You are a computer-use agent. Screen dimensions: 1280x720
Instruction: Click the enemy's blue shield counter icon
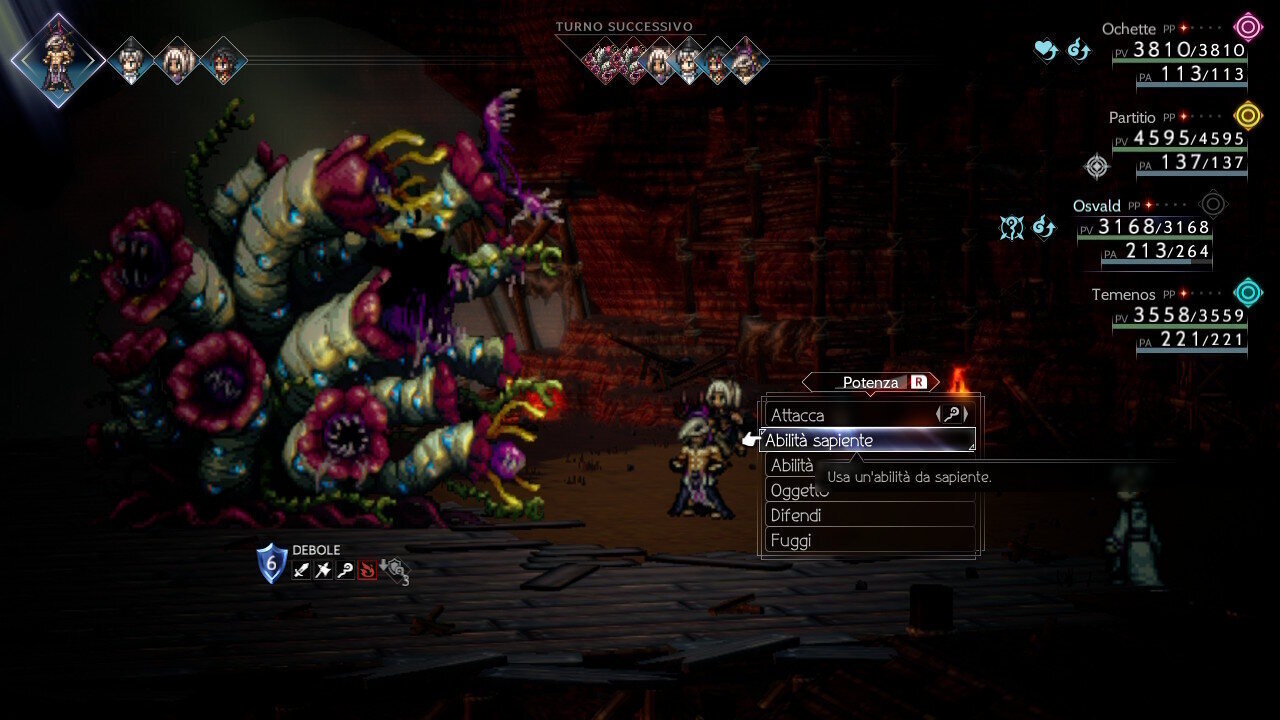271,564
